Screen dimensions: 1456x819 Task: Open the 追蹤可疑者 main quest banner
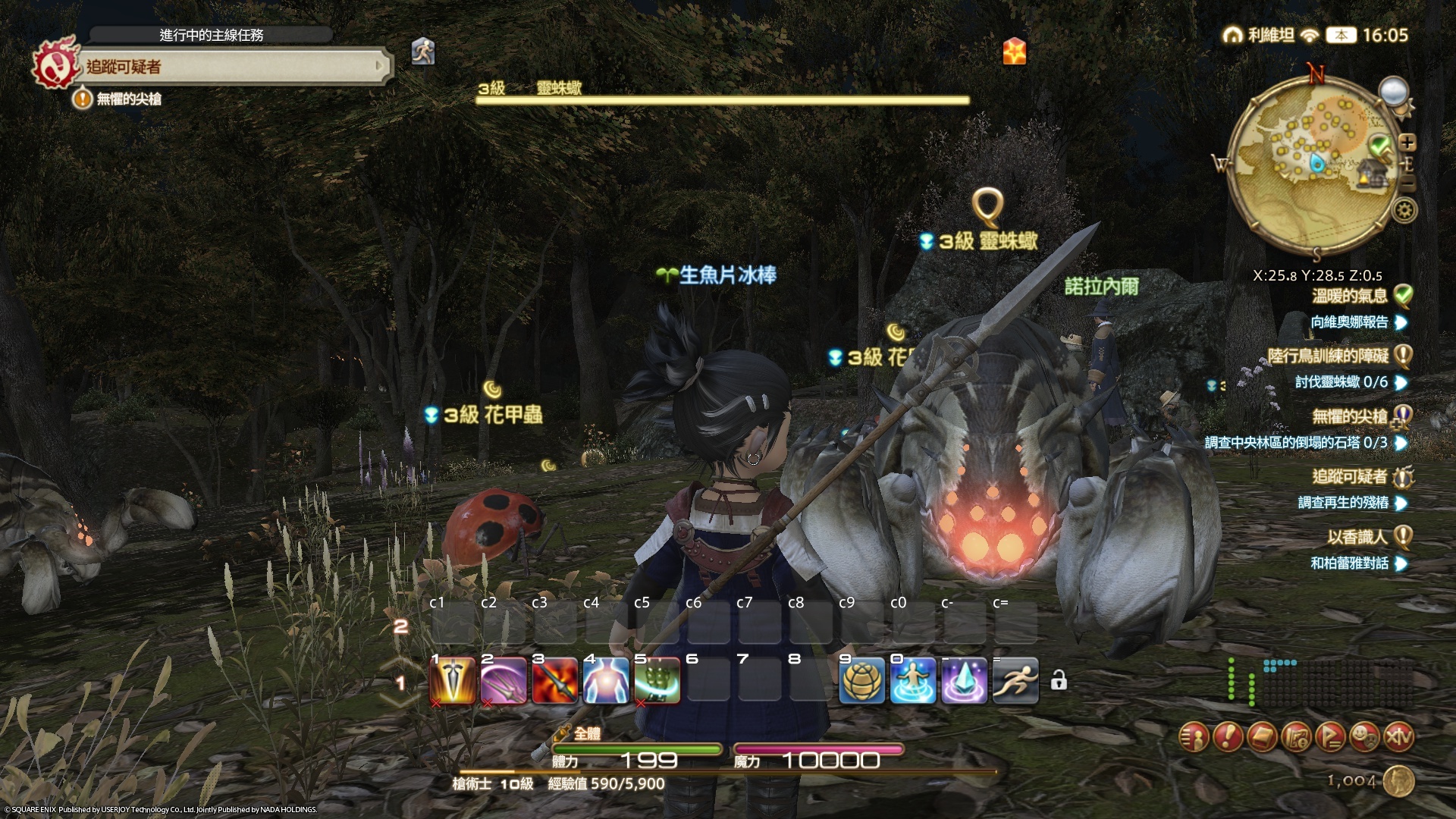click(x=227, y=67)
